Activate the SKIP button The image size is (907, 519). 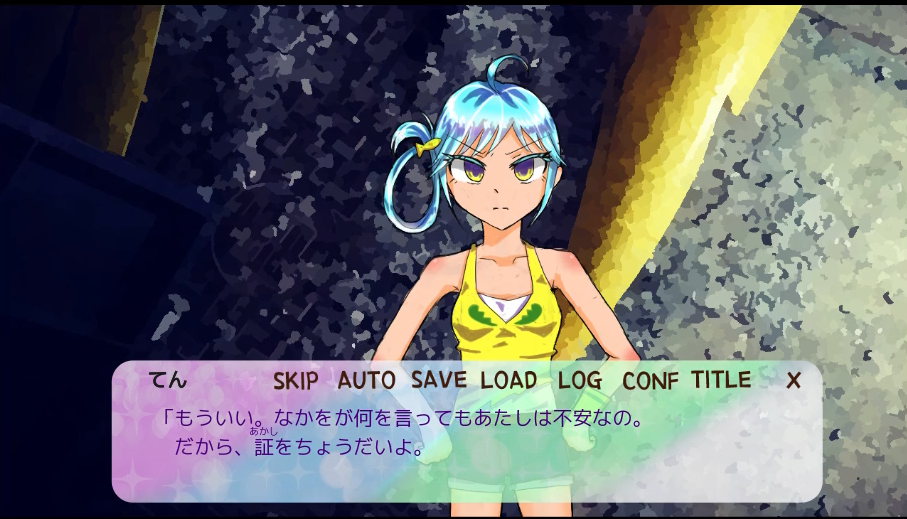295,381
